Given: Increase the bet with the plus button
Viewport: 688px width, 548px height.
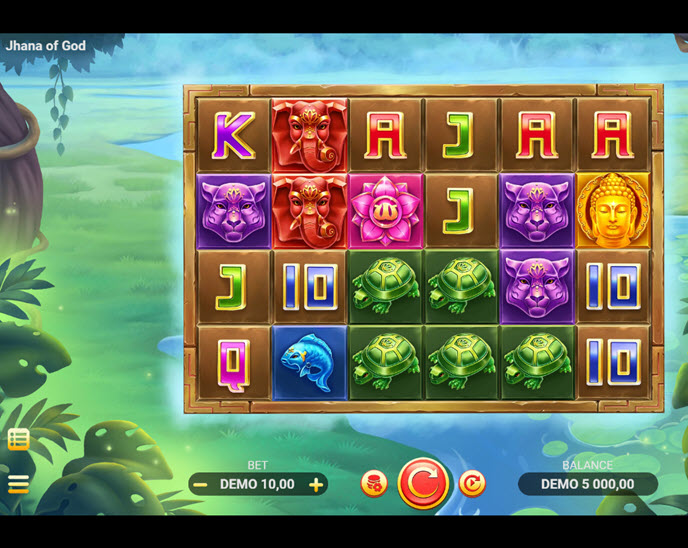Looking at the screenshot, I should 316,485.
